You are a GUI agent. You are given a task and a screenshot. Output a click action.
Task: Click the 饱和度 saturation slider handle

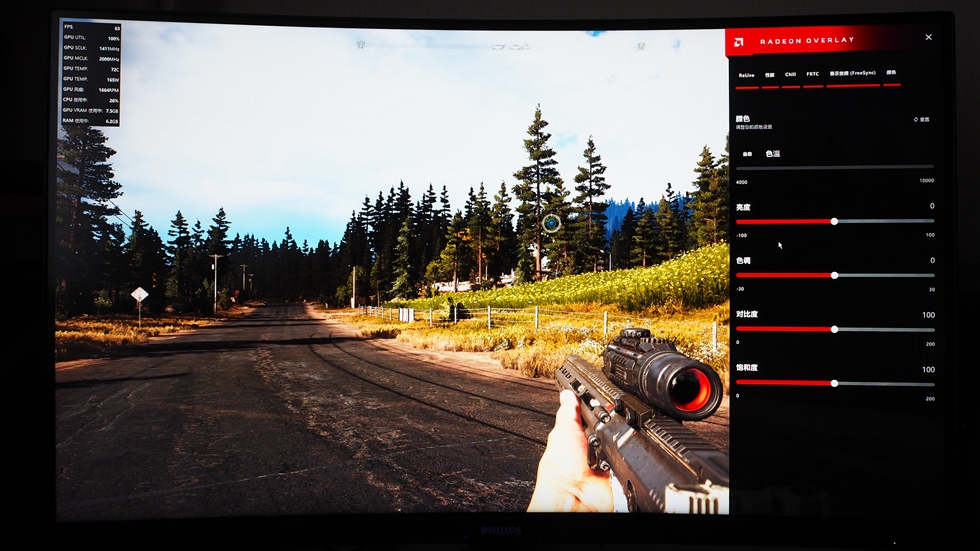pyautogui.click(x=834, y=383)
